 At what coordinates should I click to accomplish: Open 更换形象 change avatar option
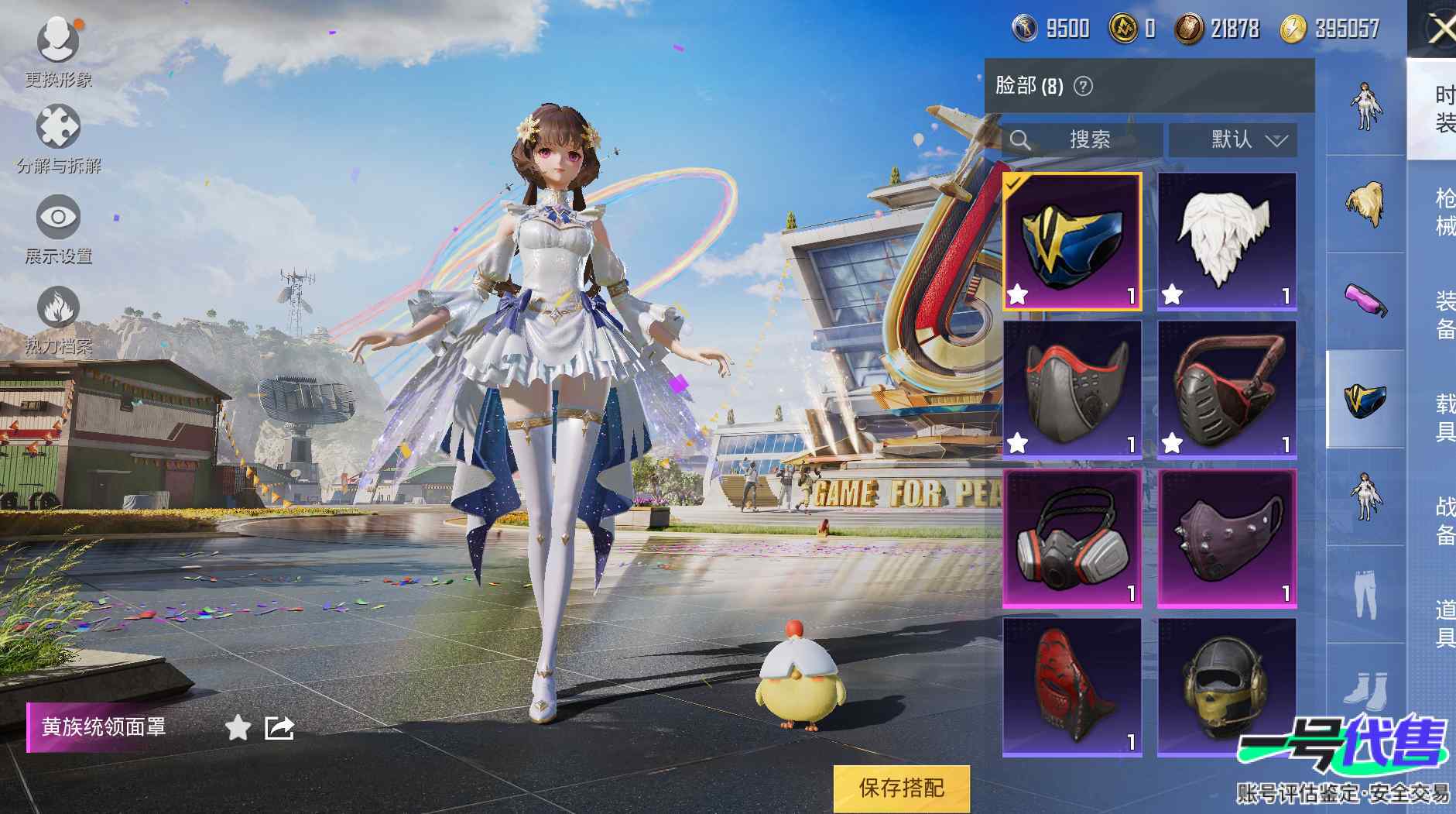58,50
